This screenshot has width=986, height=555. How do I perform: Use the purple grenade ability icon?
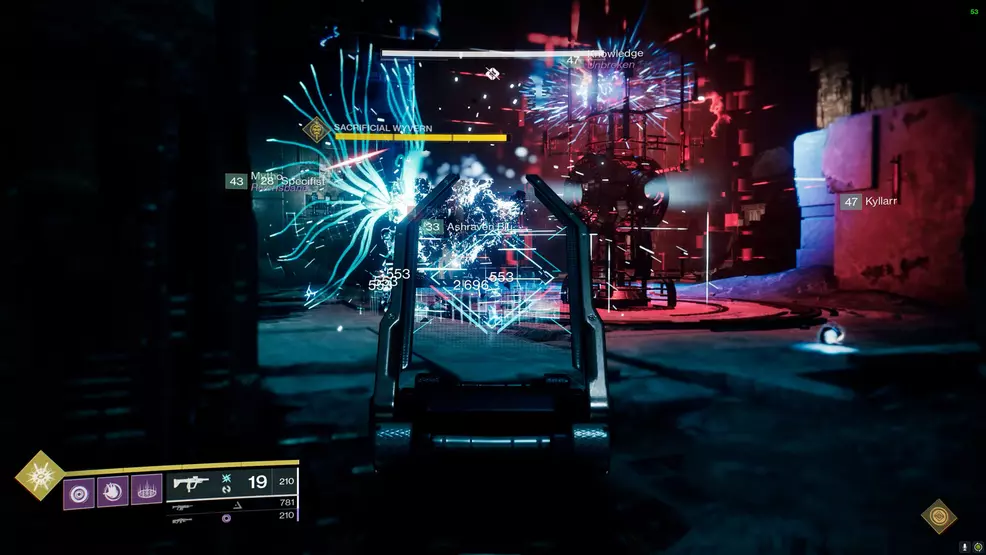tap(79, 492)
